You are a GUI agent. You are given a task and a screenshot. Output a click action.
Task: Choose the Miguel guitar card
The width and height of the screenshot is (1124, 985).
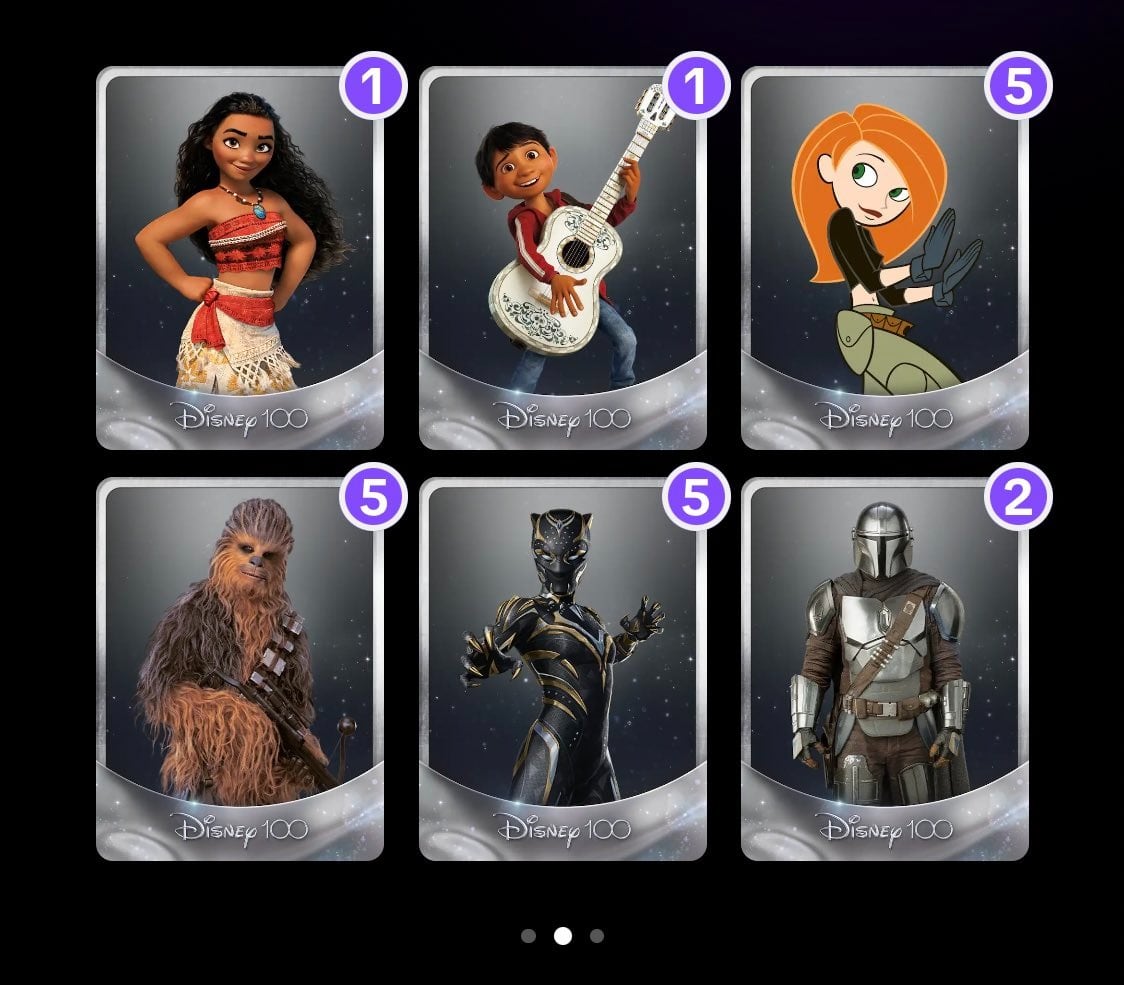[562, 258]
